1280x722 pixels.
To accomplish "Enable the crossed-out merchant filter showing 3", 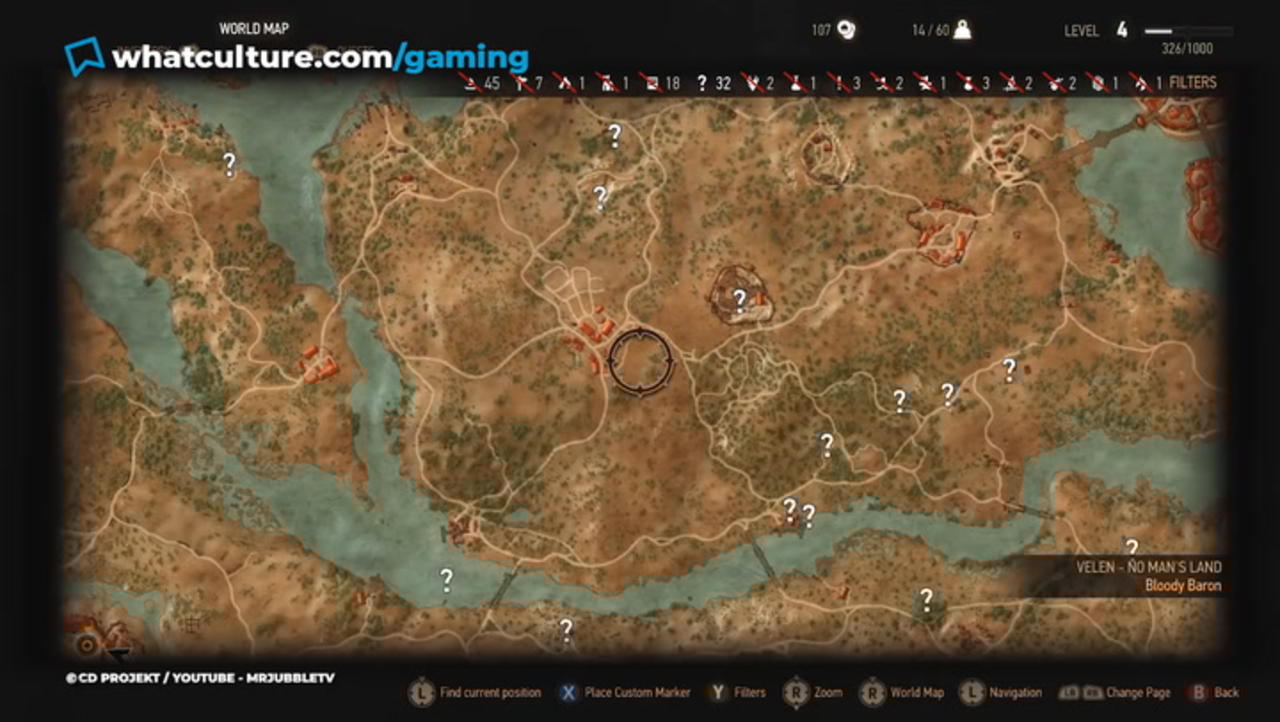I will click(x=966, y=83).
